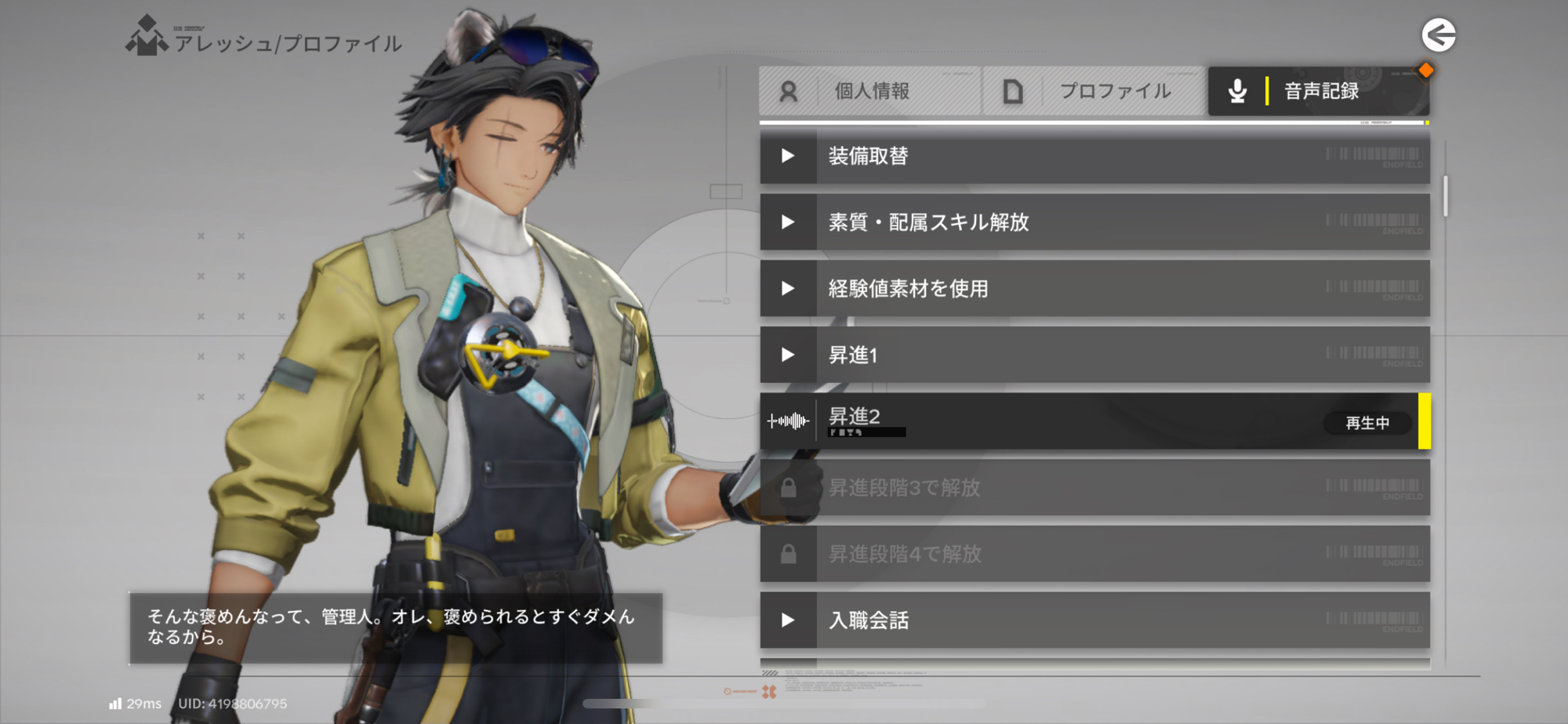Go back with the arrow button
The height and width of the screenshot is (724, 1568).
tap(1439, 35)
